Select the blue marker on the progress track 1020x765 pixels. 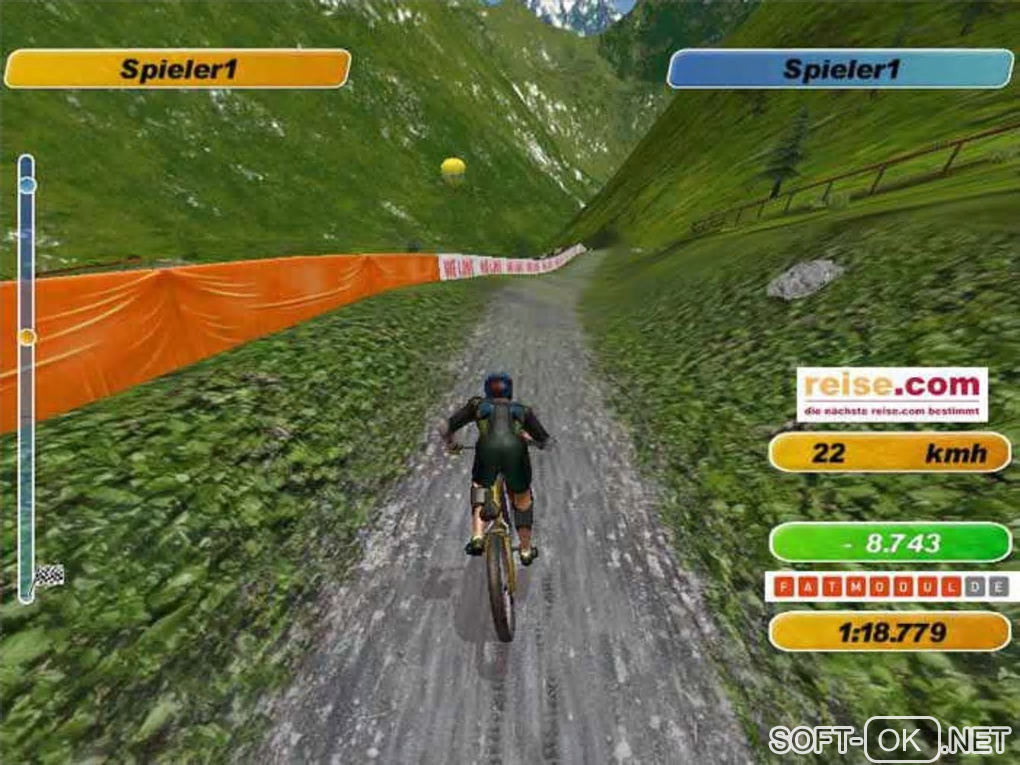pyautogui.click(x=27, y=185)
